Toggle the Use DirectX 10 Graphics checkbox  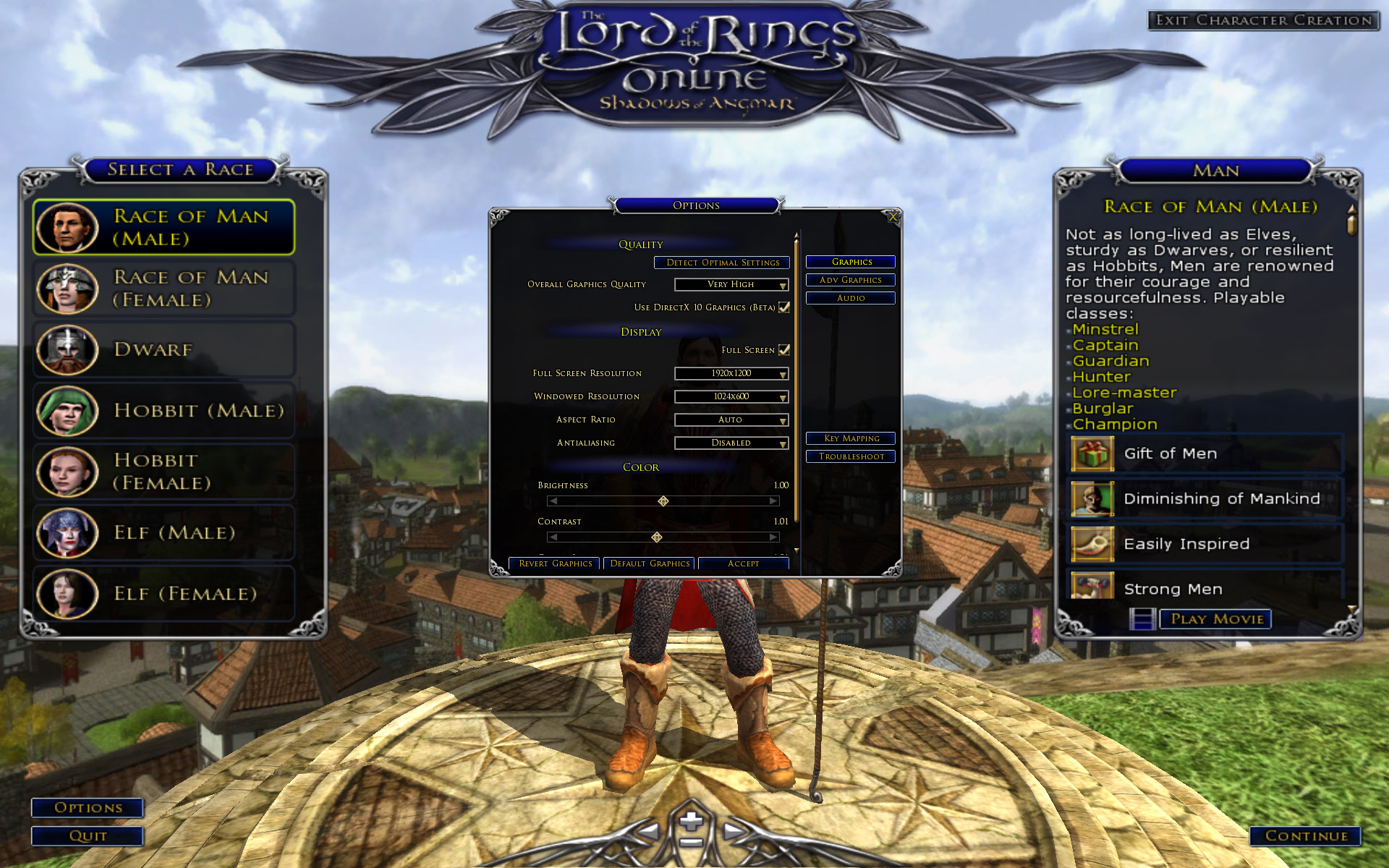pos(784,307)
